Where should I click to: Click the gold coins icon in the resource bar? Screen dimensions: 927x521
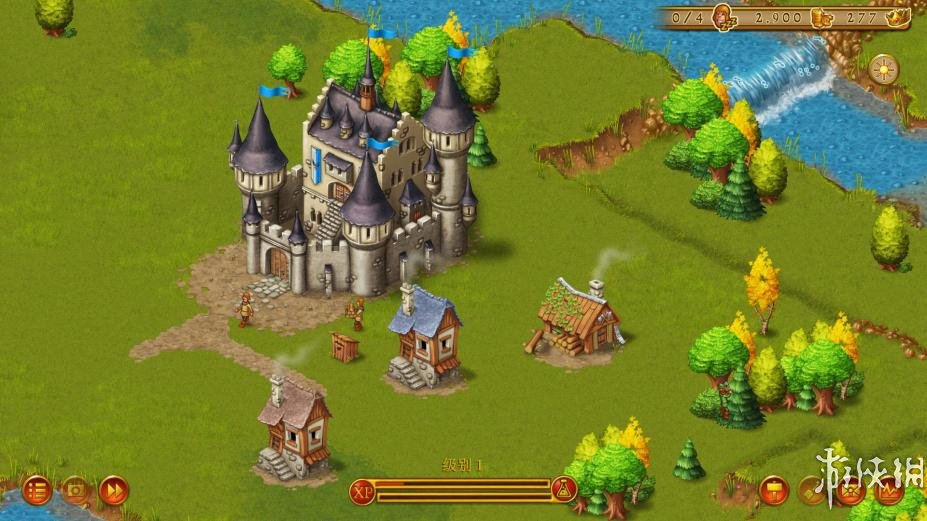pos(820,16)
